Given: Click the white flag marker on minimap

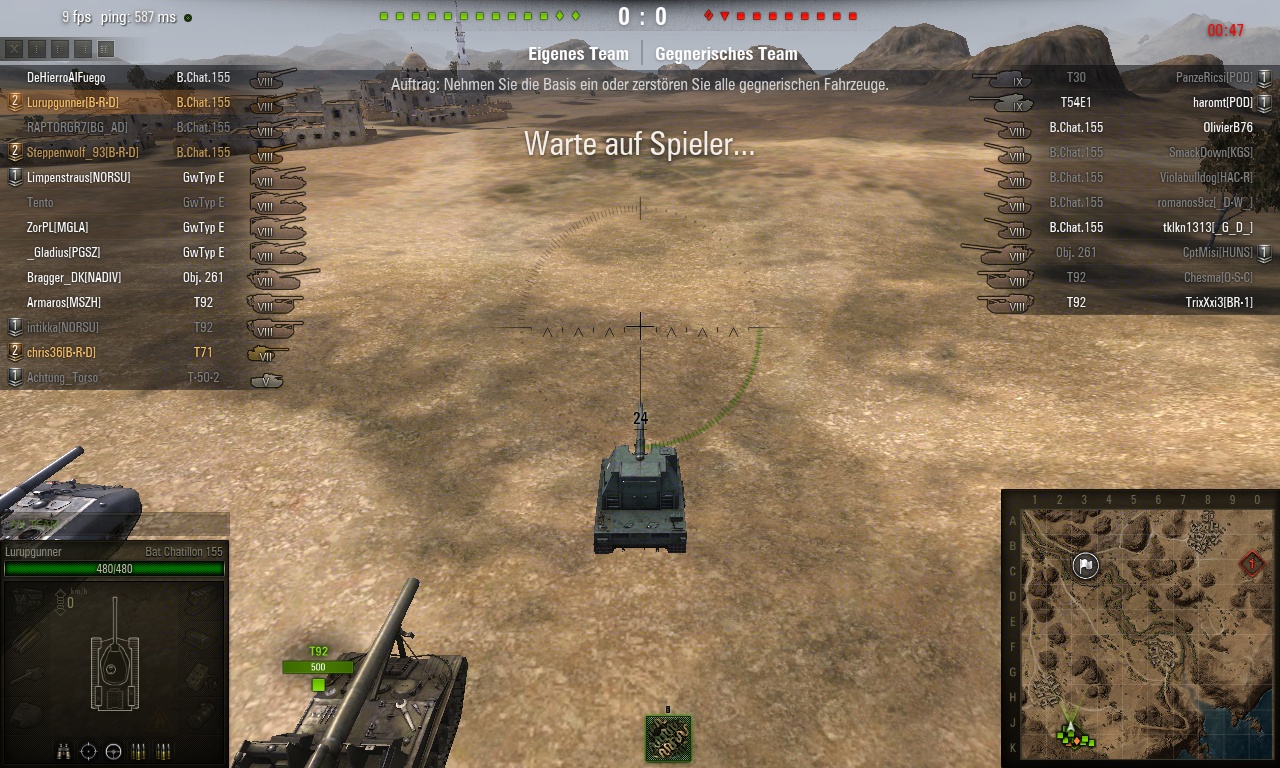Looking at the screenshot, I should click(x=1086, y=566).
